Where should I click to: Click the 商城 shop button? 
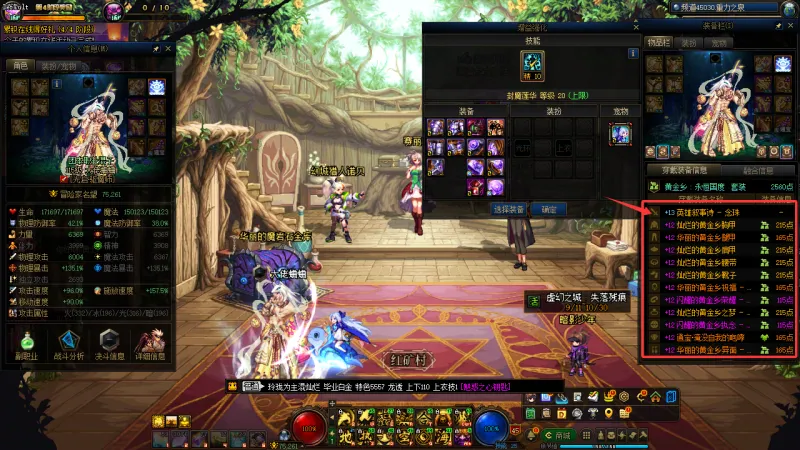(562, 436)
